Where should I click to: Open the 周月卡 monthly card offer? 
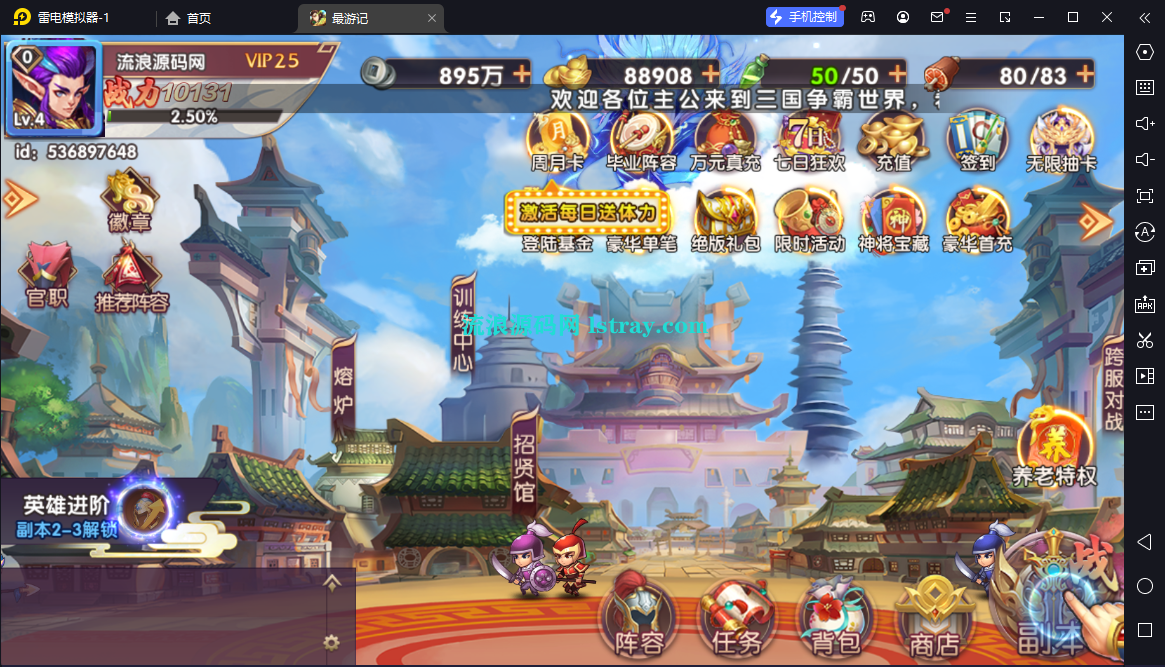pyautogui.click(x=558, y=139)
